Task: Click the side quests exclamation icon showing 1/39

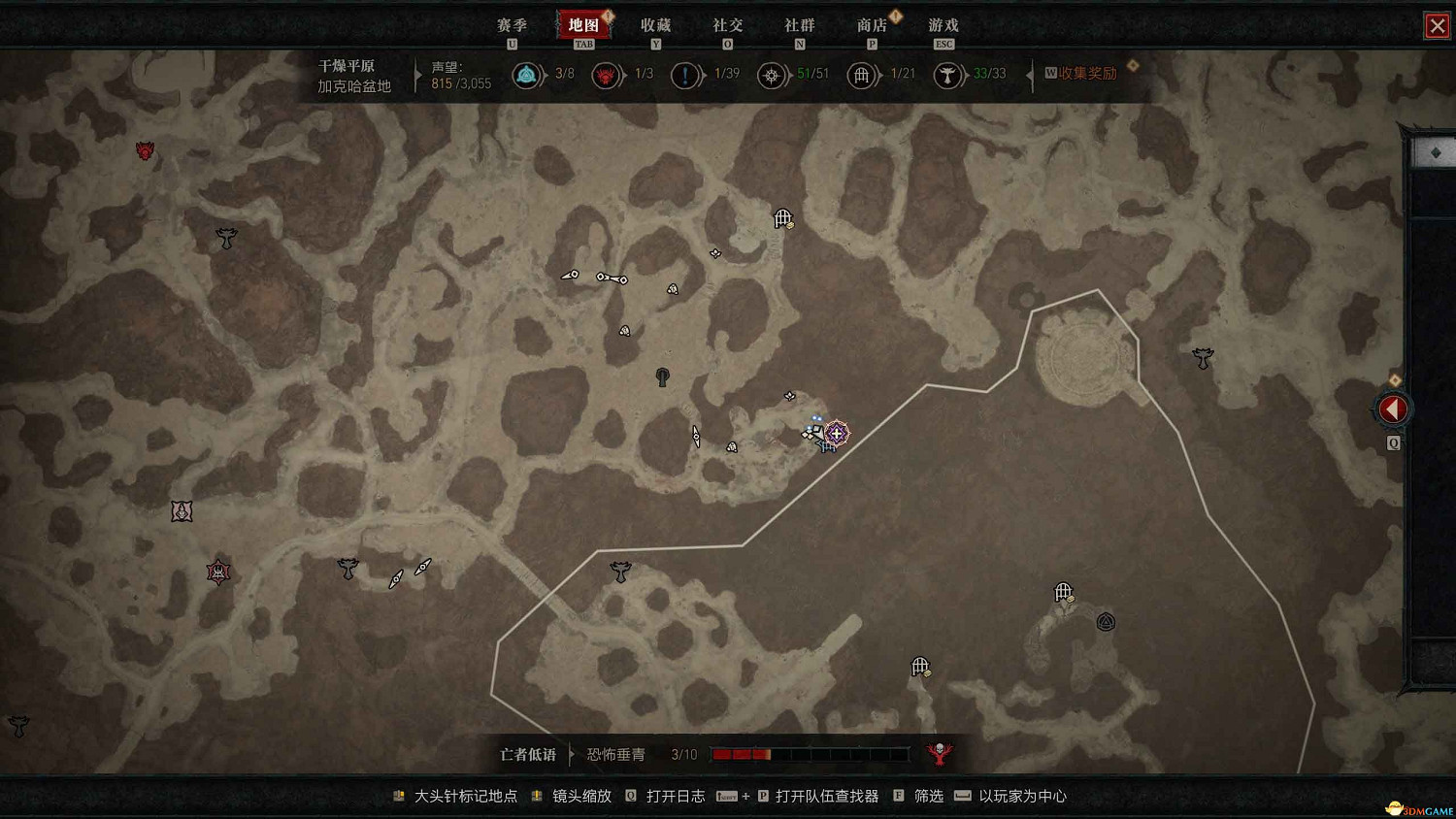Action: pyautogui.click(x=687, y=74)
